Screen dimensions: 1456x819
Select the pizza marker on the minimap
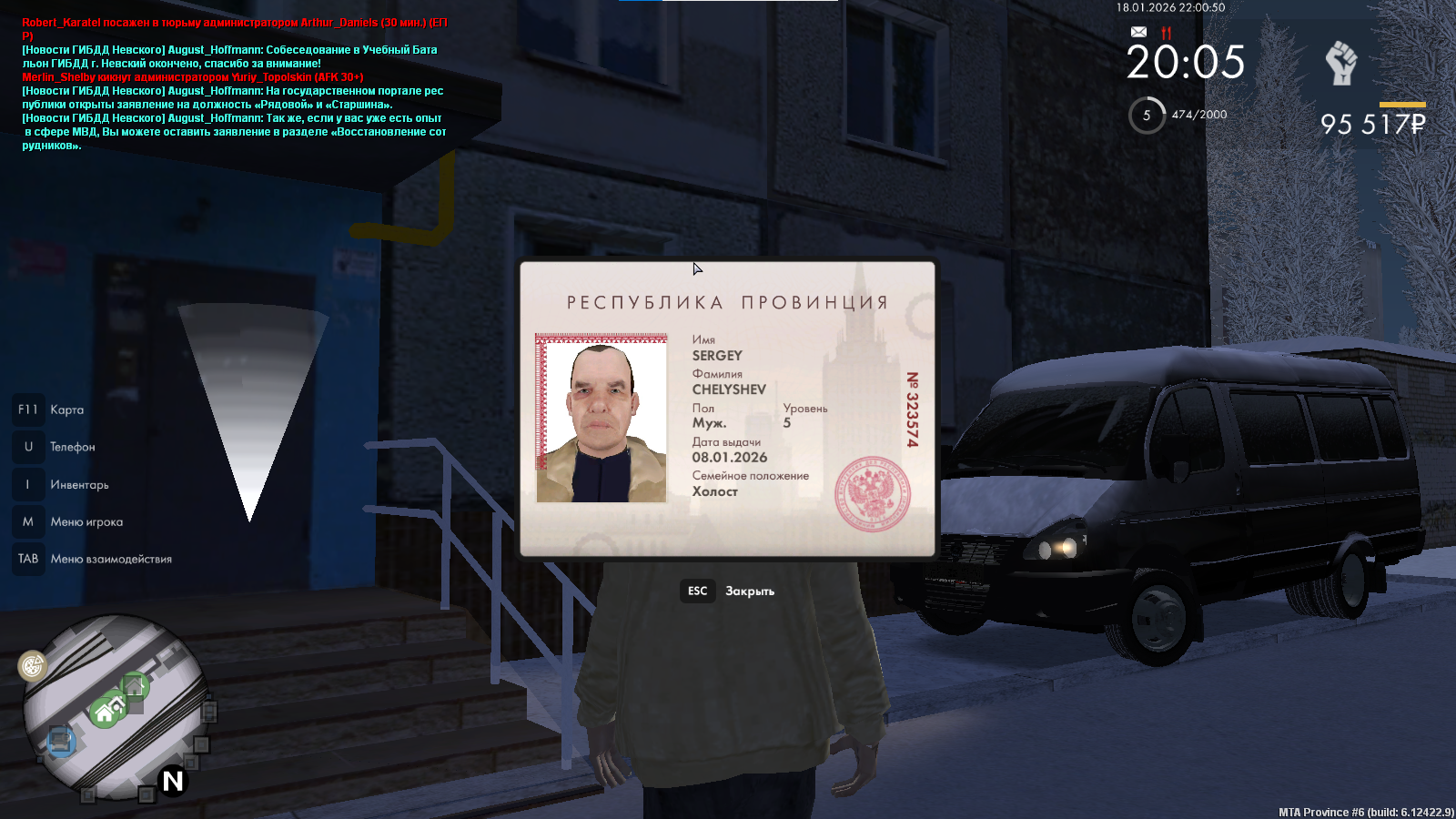click(x=33, y=666)
